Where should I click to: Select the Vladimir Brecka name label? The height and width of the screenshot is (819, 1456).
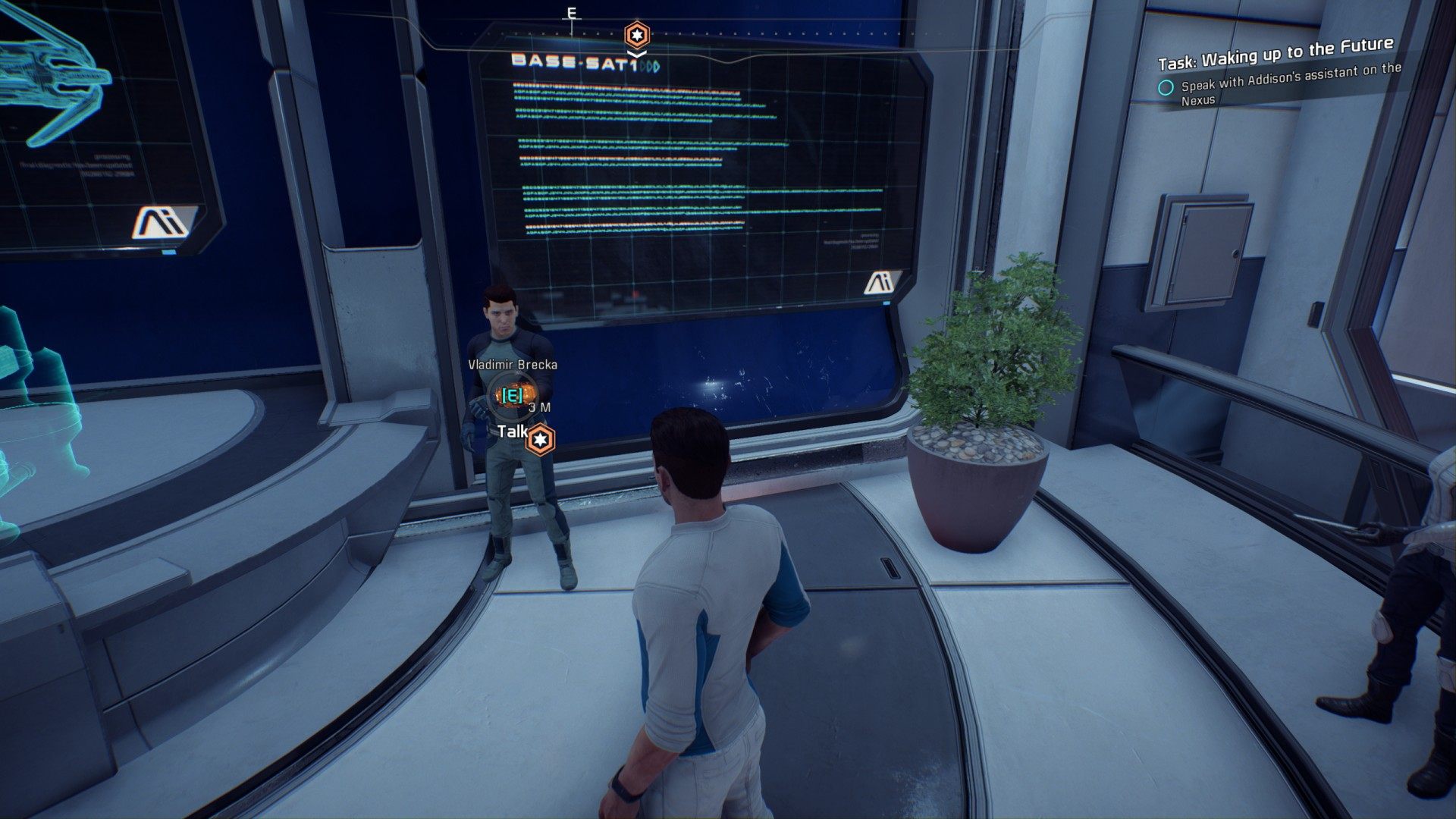513,365
